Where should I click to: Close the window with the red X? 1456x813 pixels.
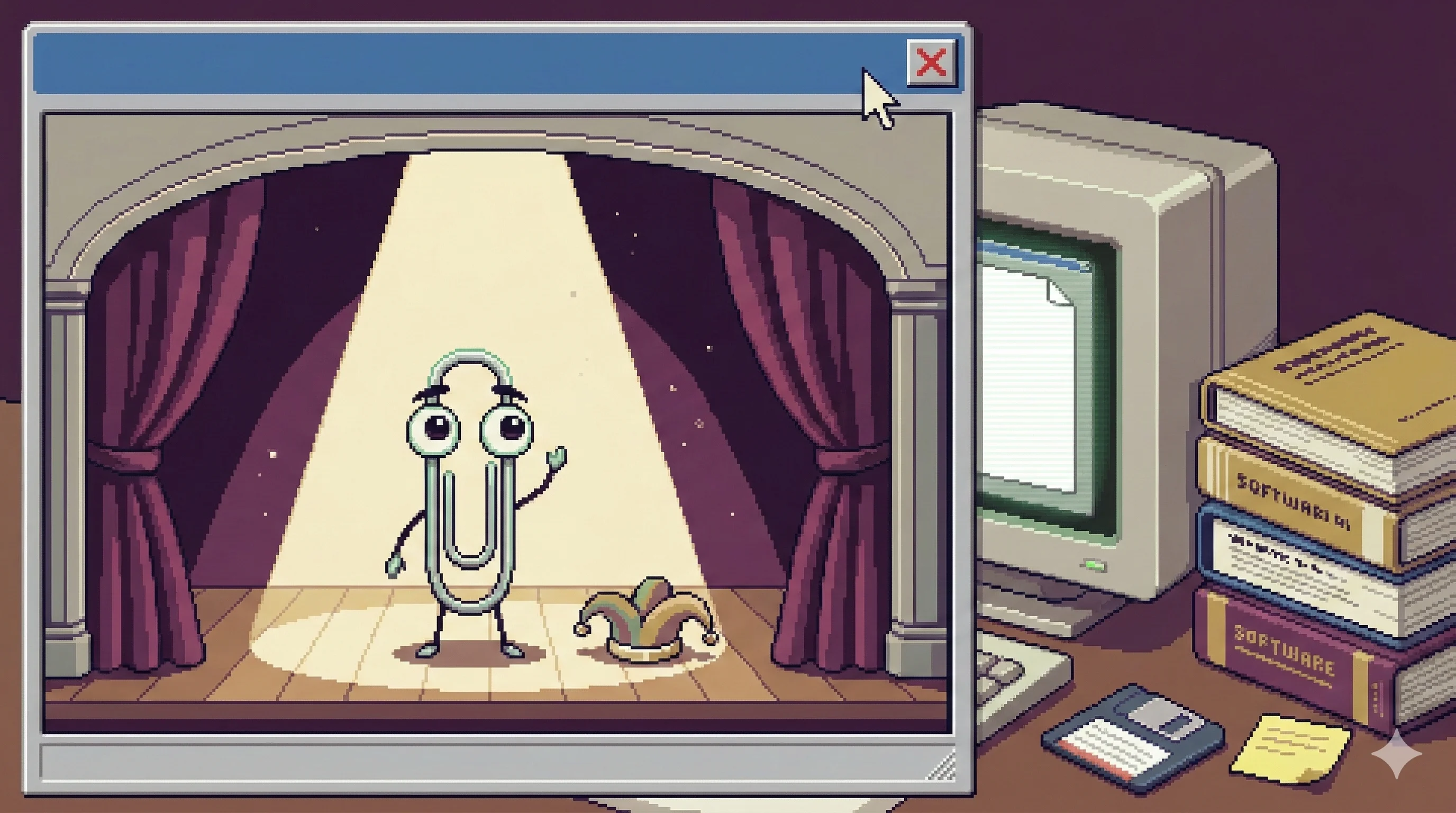931,62
